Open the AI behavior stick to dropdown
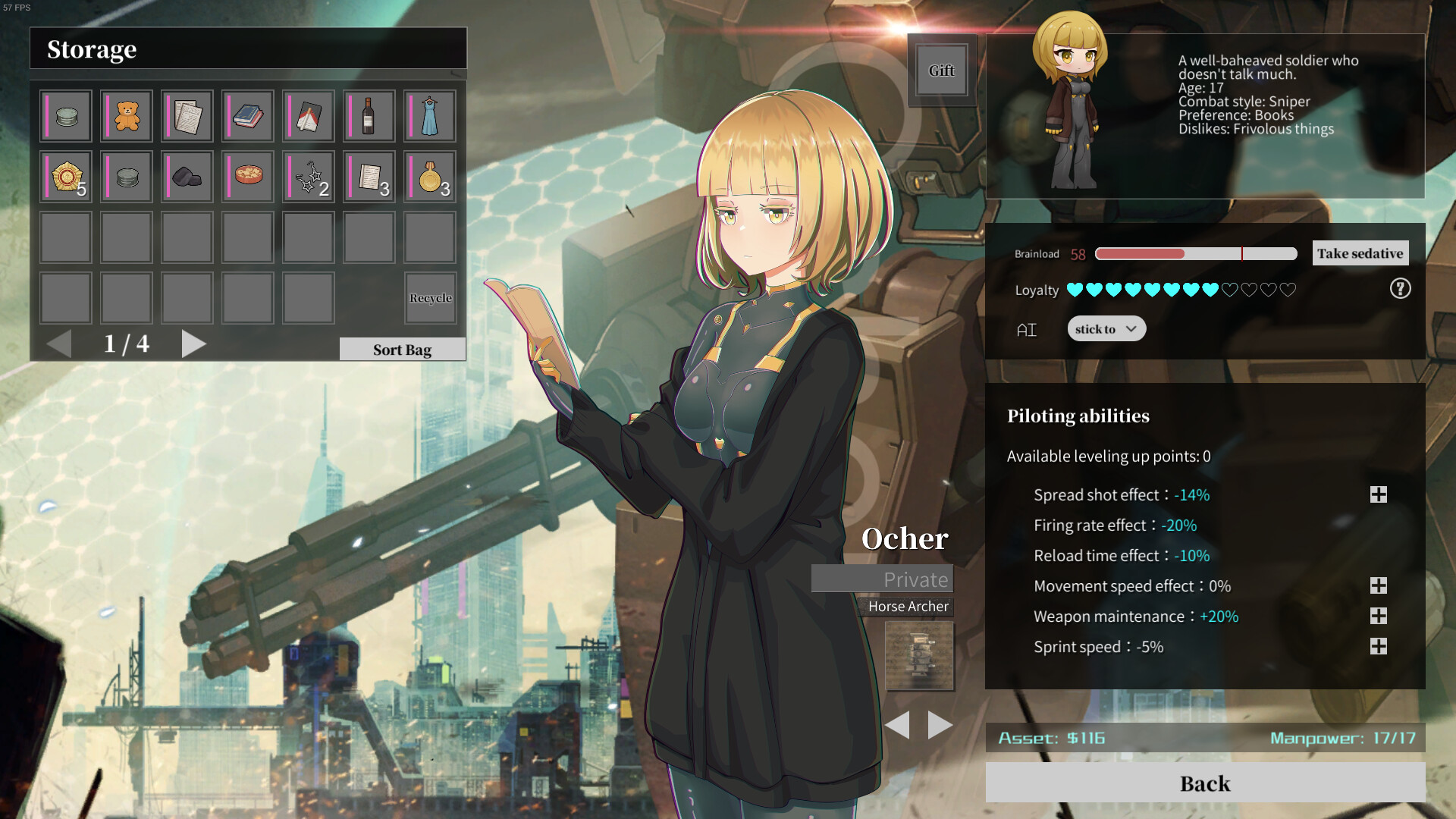This screenshot has height=819, width=1456. [1106, 328]
